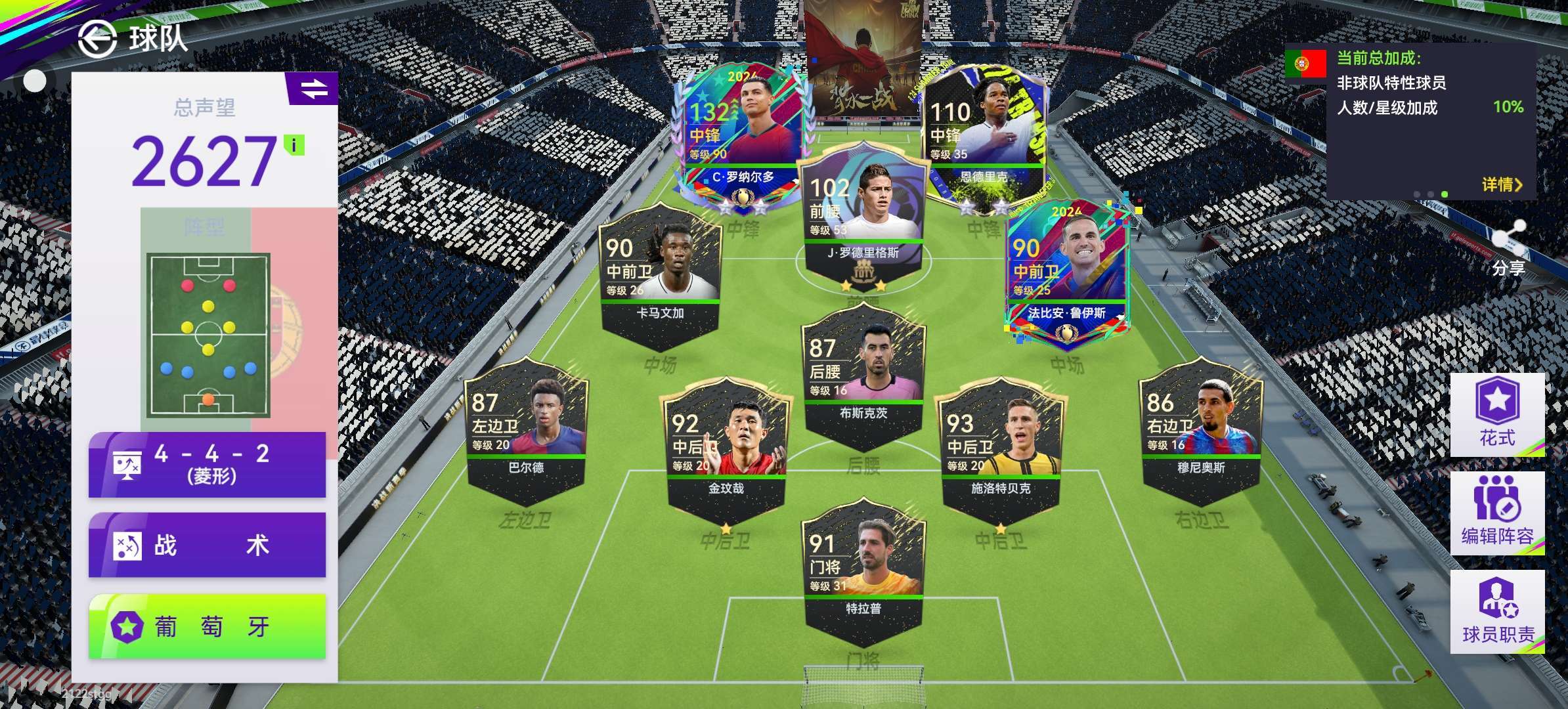Open the formation pitch diagram
Image resolution: width=1568 pixels, height=709 pixels.
[208, 335]
